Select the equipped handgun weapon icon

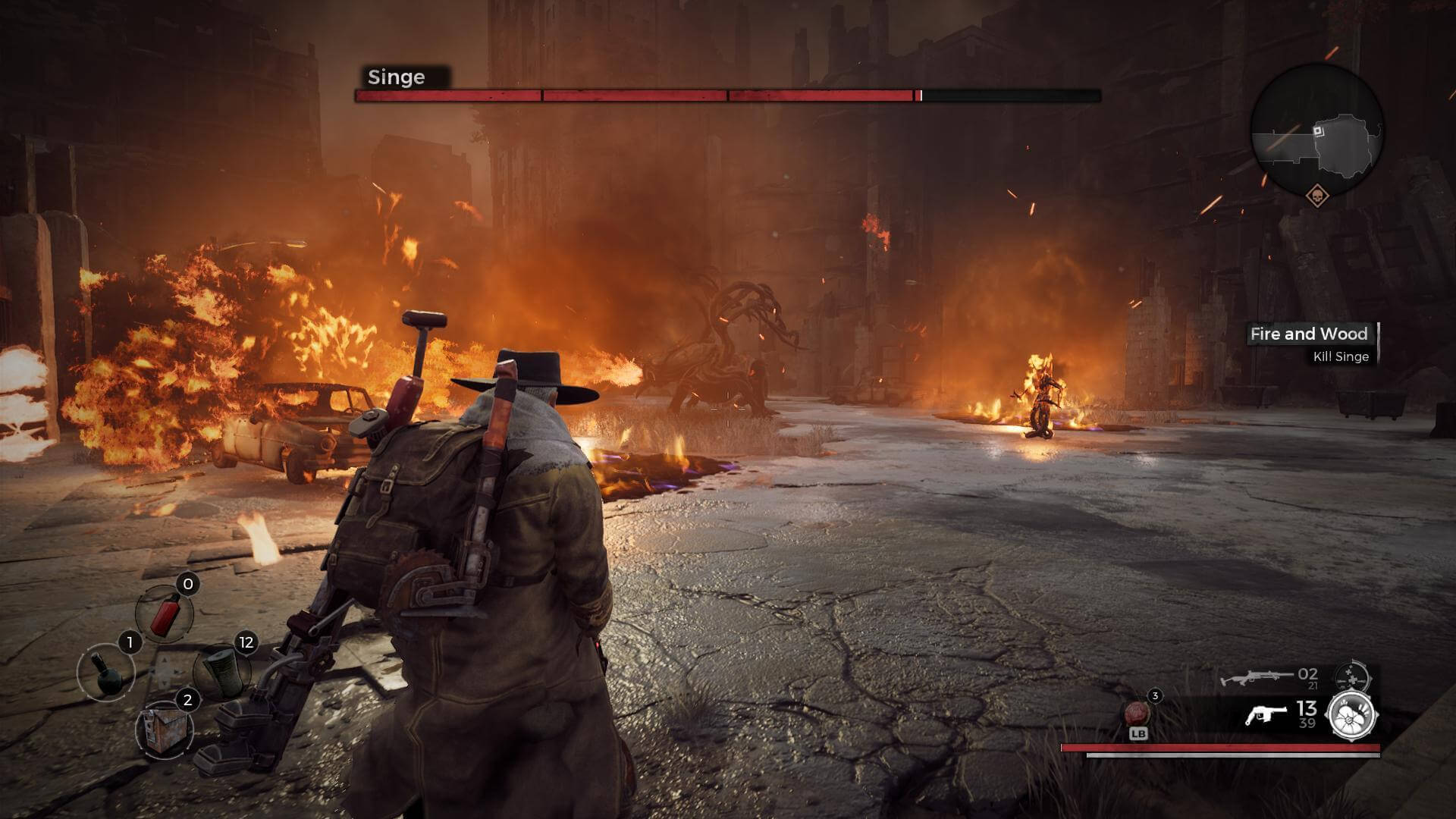(x=1266, y=714)
